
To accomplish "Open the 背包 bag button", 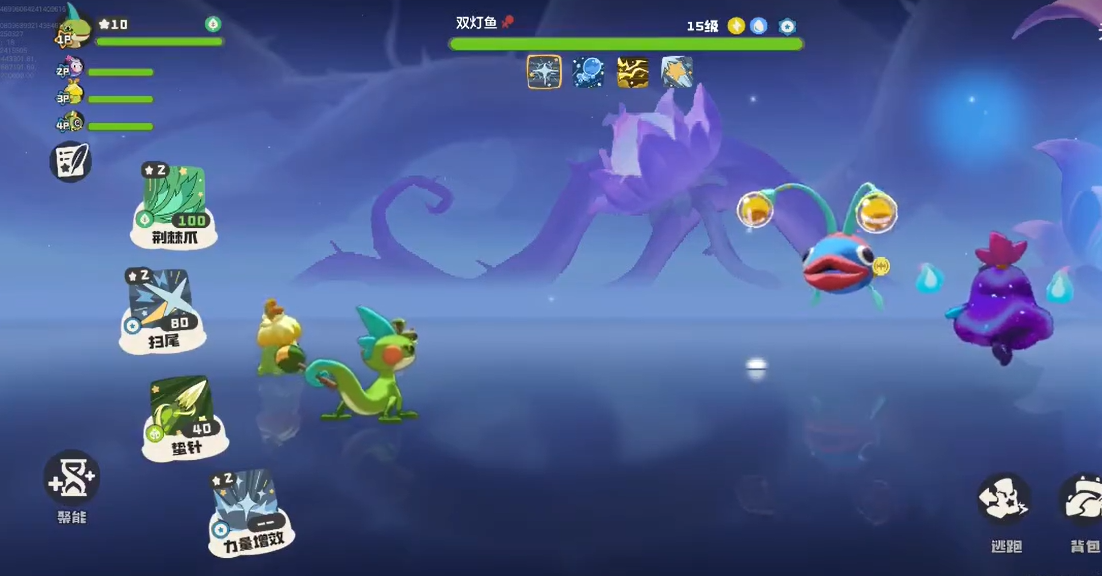I will point(1082,500).
